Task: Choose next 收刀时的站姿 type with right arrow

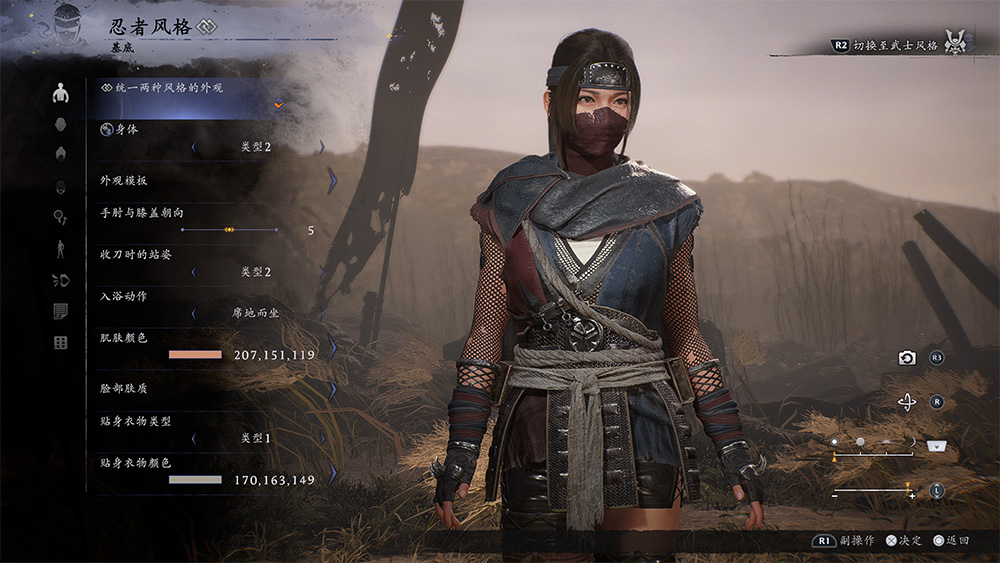Action: (x=323, y=271)
